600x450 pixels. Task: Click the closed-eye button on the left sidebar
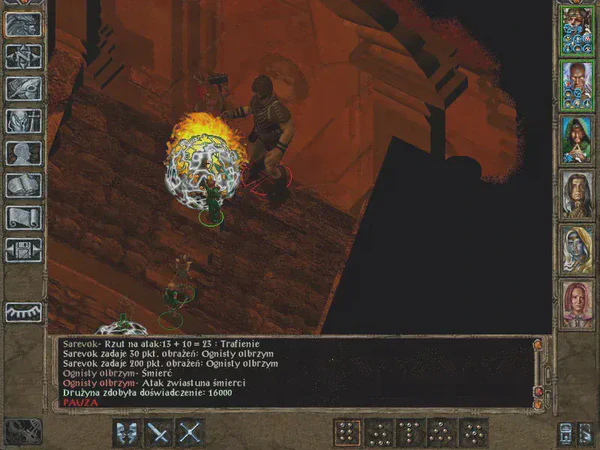(x=22, y=313)
